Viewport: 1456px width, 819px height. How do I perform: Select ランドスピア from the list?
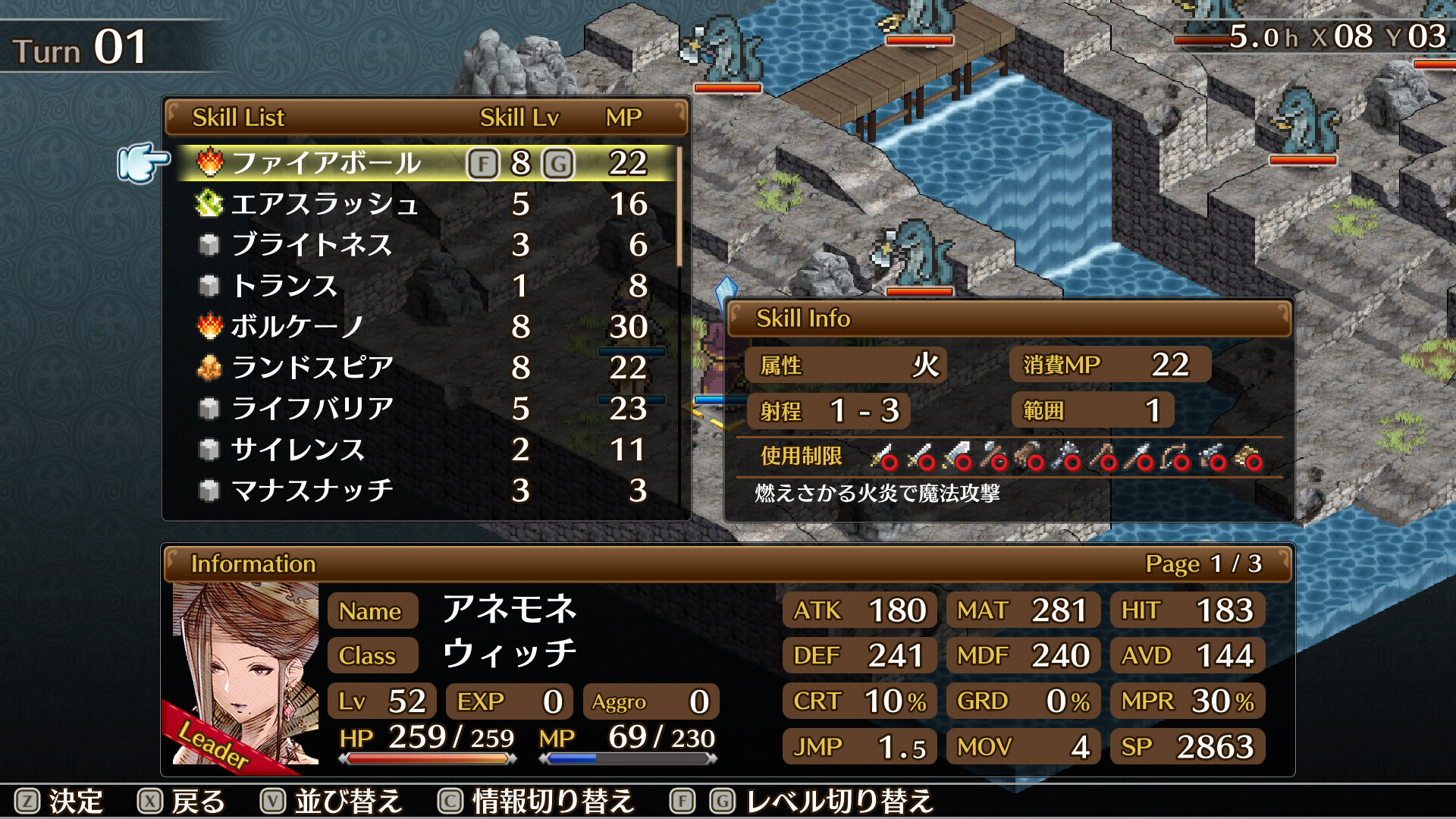pyautogui.click(x=312, y=368)
